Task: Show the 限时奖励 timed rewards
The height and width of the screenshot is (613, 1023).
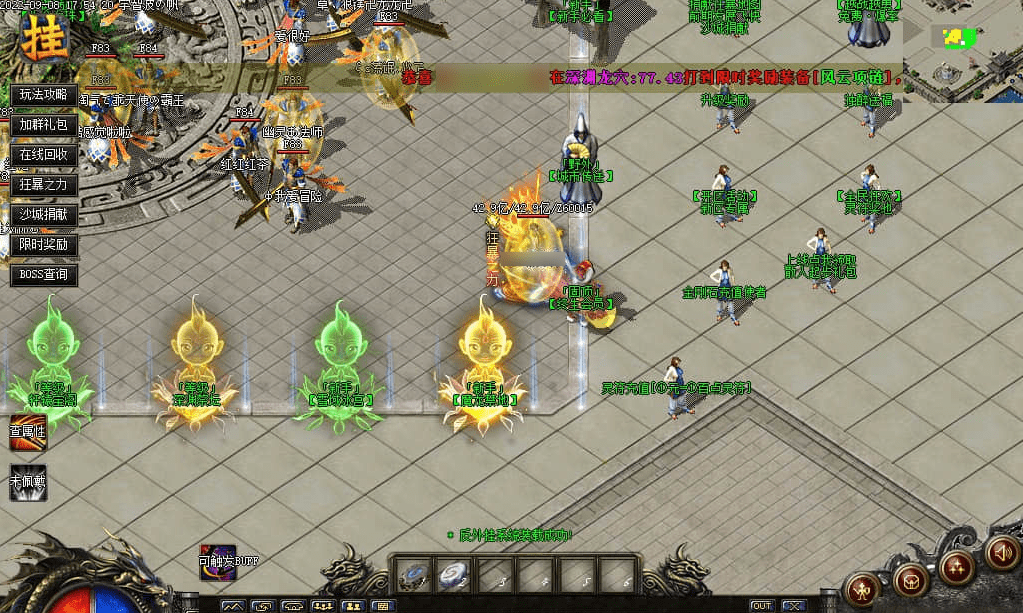Action: [43, 245]
